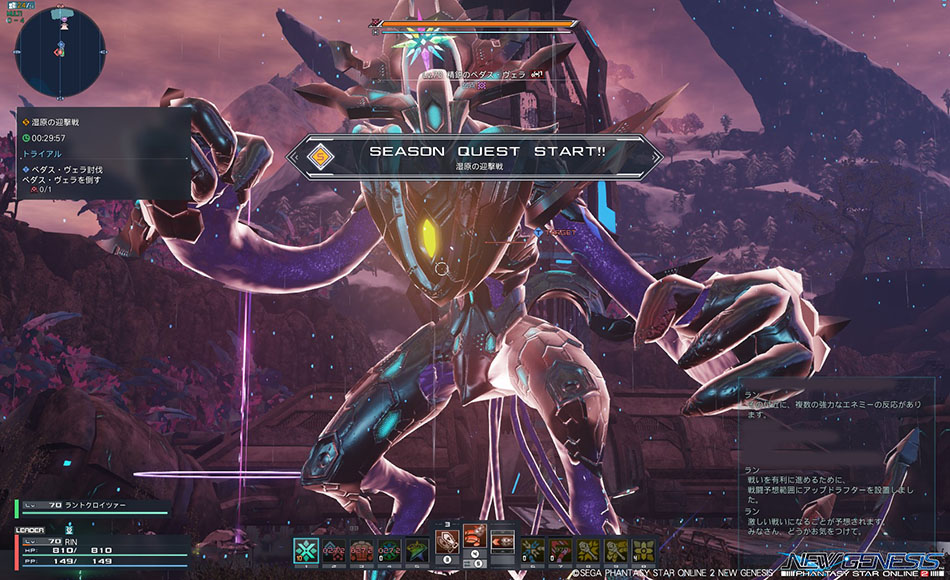Open ラン's message log panel
Viewport: 950px width, 580px height.
pos(842,460)
